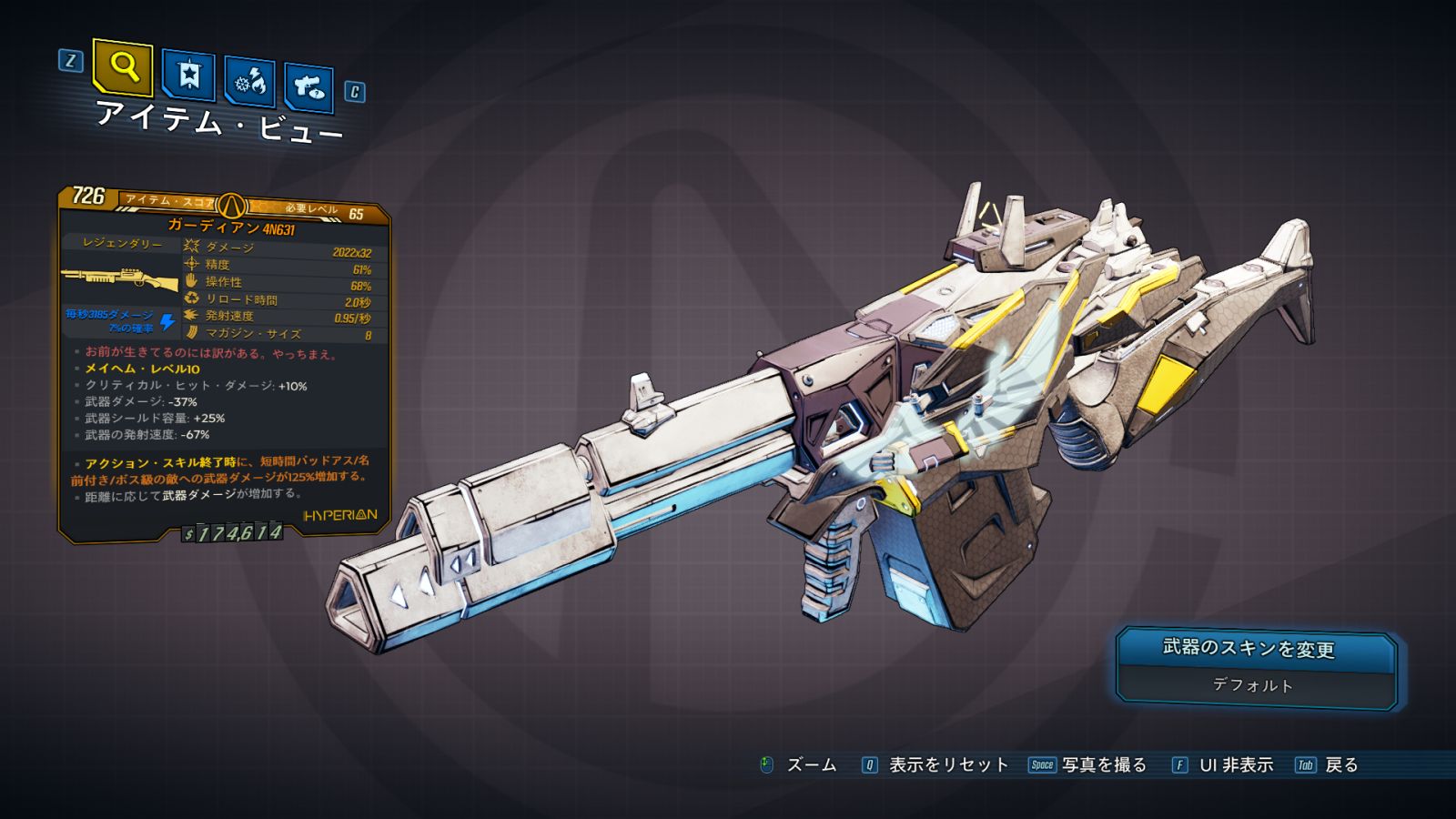Select the magnifying glass Item View tab
This screenshot has height=819, width=1456.
click(x=123, y=67)
